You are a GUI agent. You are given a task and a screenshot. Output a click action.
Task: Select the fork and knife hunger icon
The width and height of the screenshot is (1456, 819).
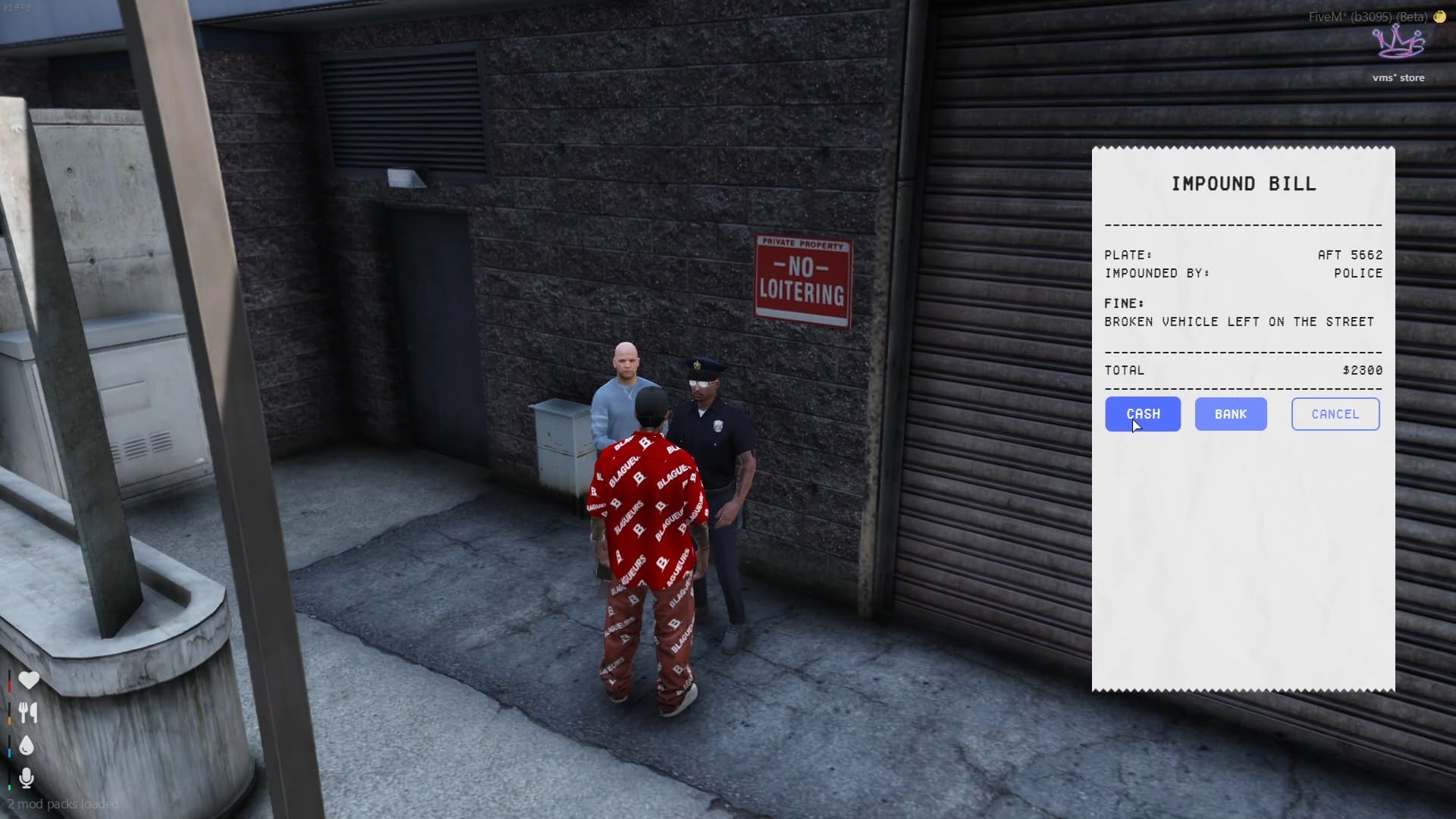[28, 713]
